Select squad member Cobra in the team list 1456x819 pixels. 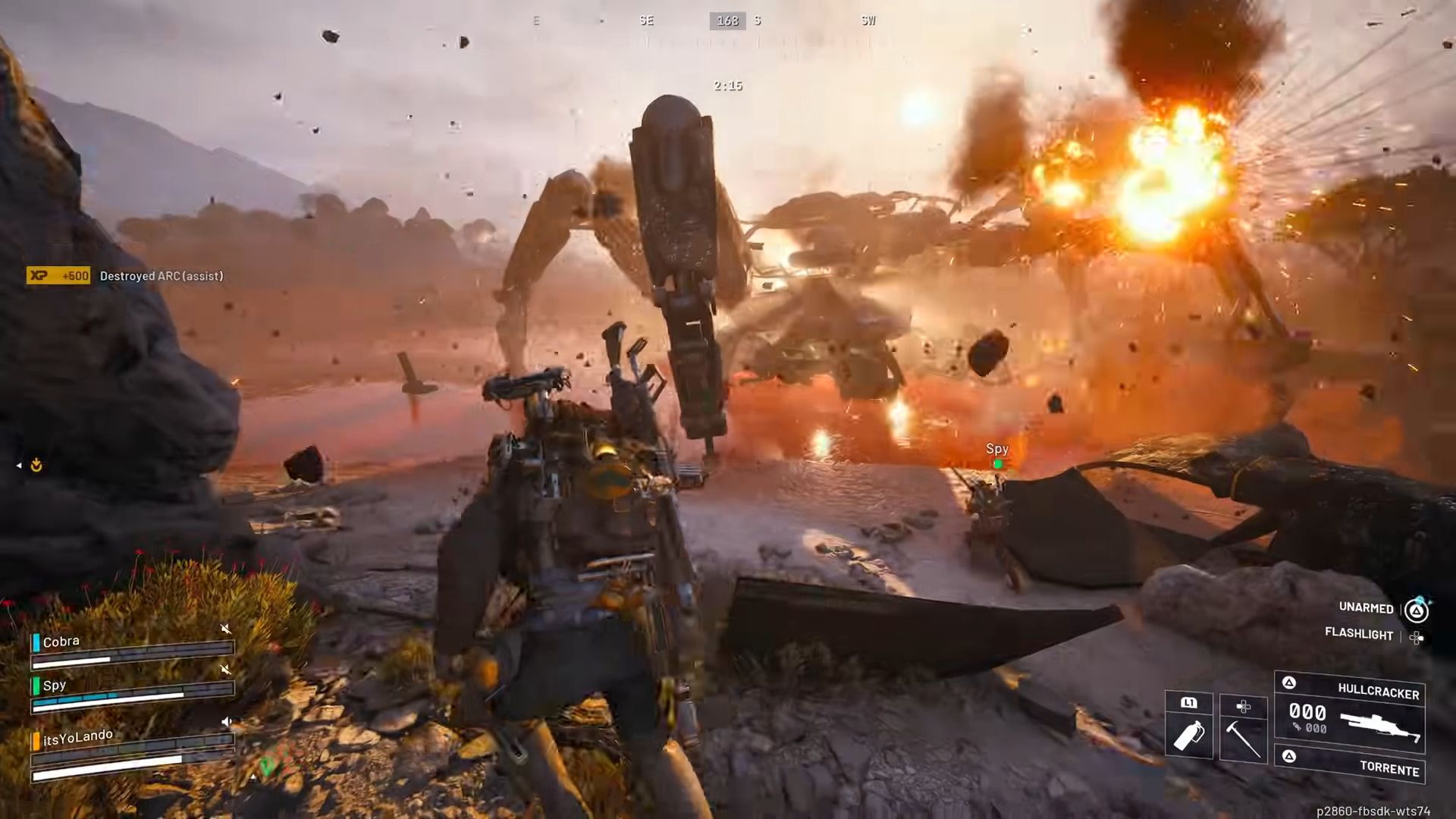tap(61, 642)
